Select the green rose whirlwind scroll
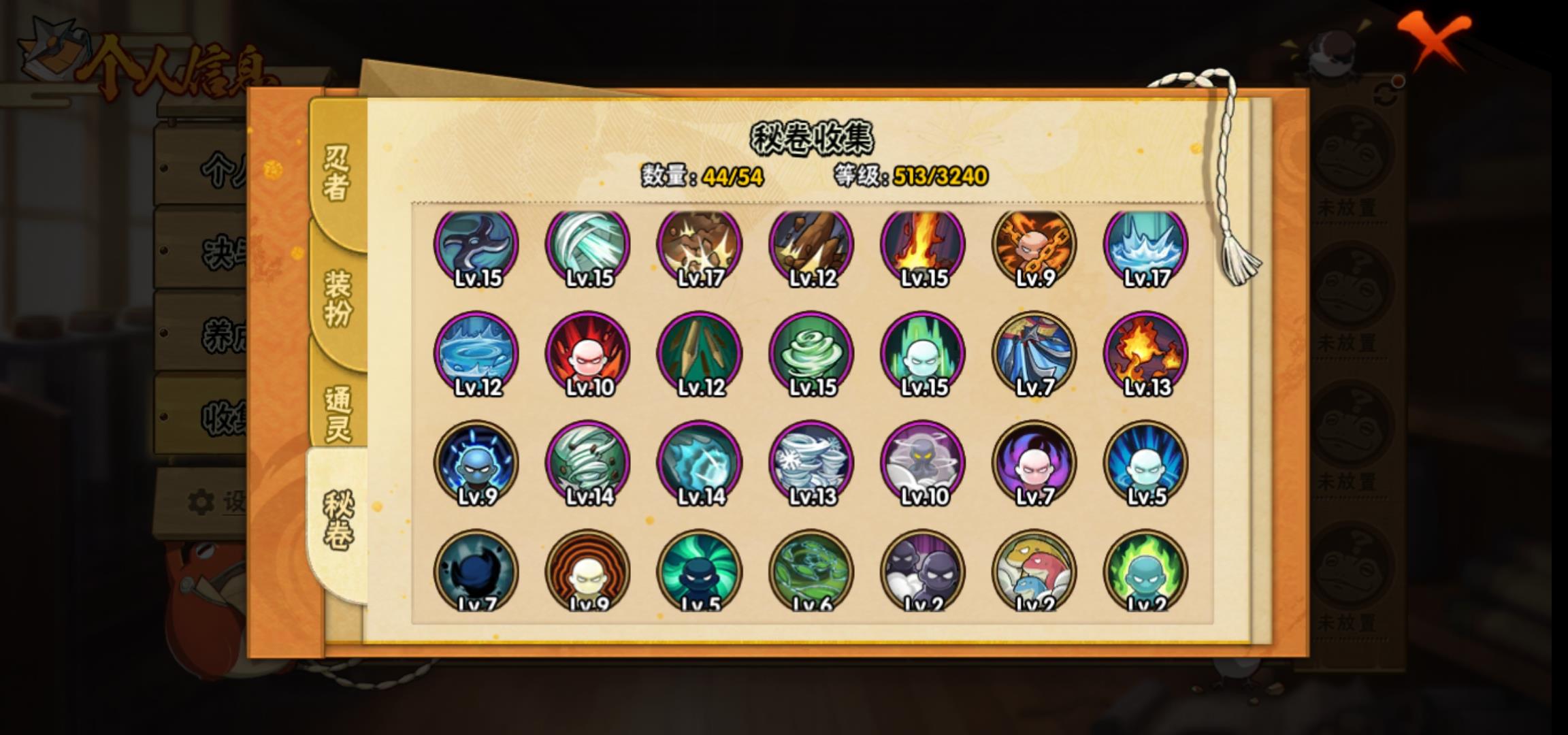The width and height of the screenshot is (1568, 735). (x=811, y=354)
